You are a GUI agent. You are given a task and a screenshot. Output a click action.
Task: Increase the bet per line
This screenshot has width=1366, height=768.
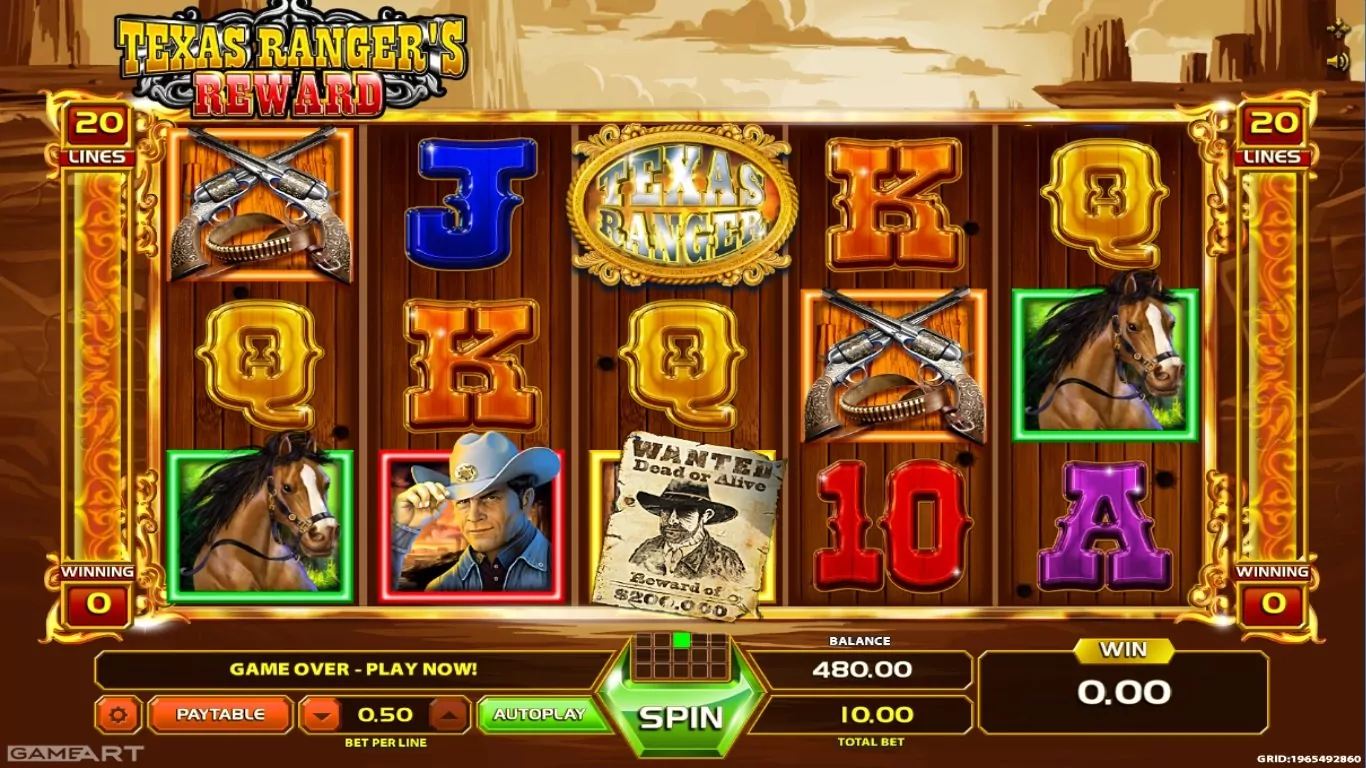450,715
